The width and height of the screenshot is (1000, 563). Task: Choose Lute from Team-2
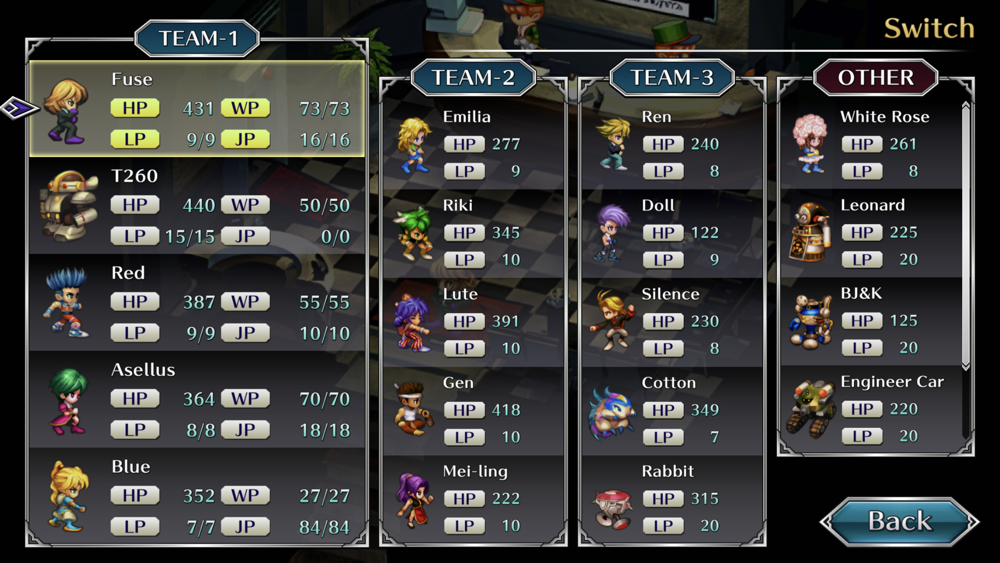coord(474,321)
